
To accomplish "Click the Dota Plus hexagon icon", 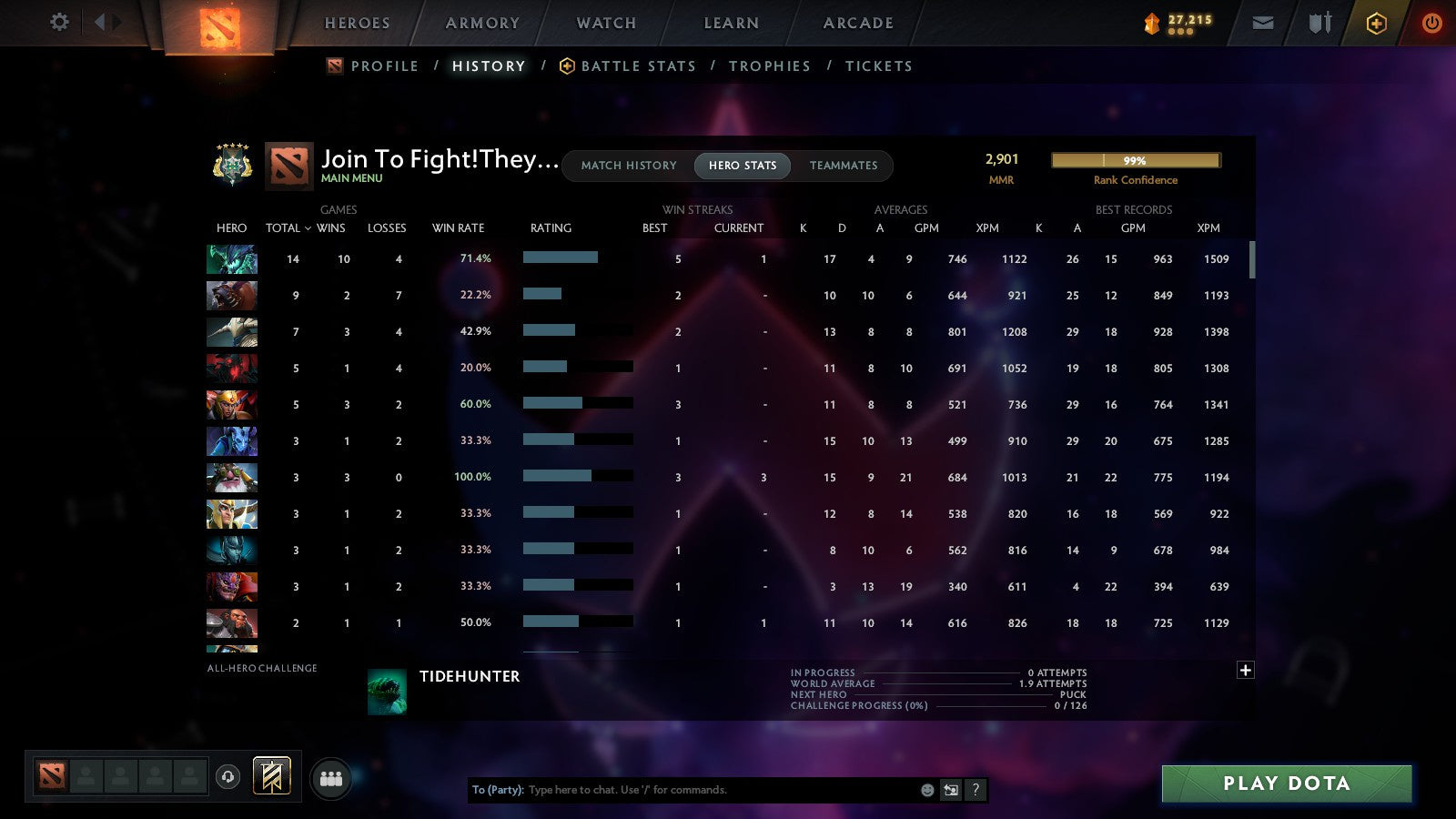I will click(x=1377, y=23).
